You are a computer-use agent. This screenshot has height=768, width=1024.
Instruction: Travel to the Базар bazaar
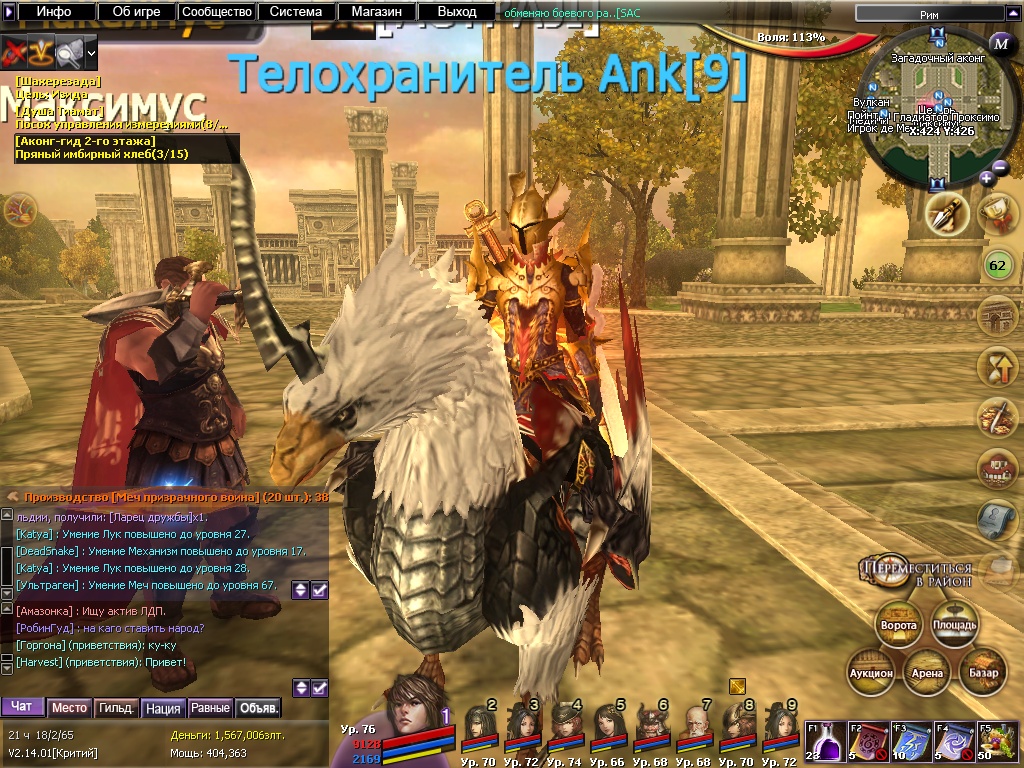pyautogui.click(x=983, y=672)
